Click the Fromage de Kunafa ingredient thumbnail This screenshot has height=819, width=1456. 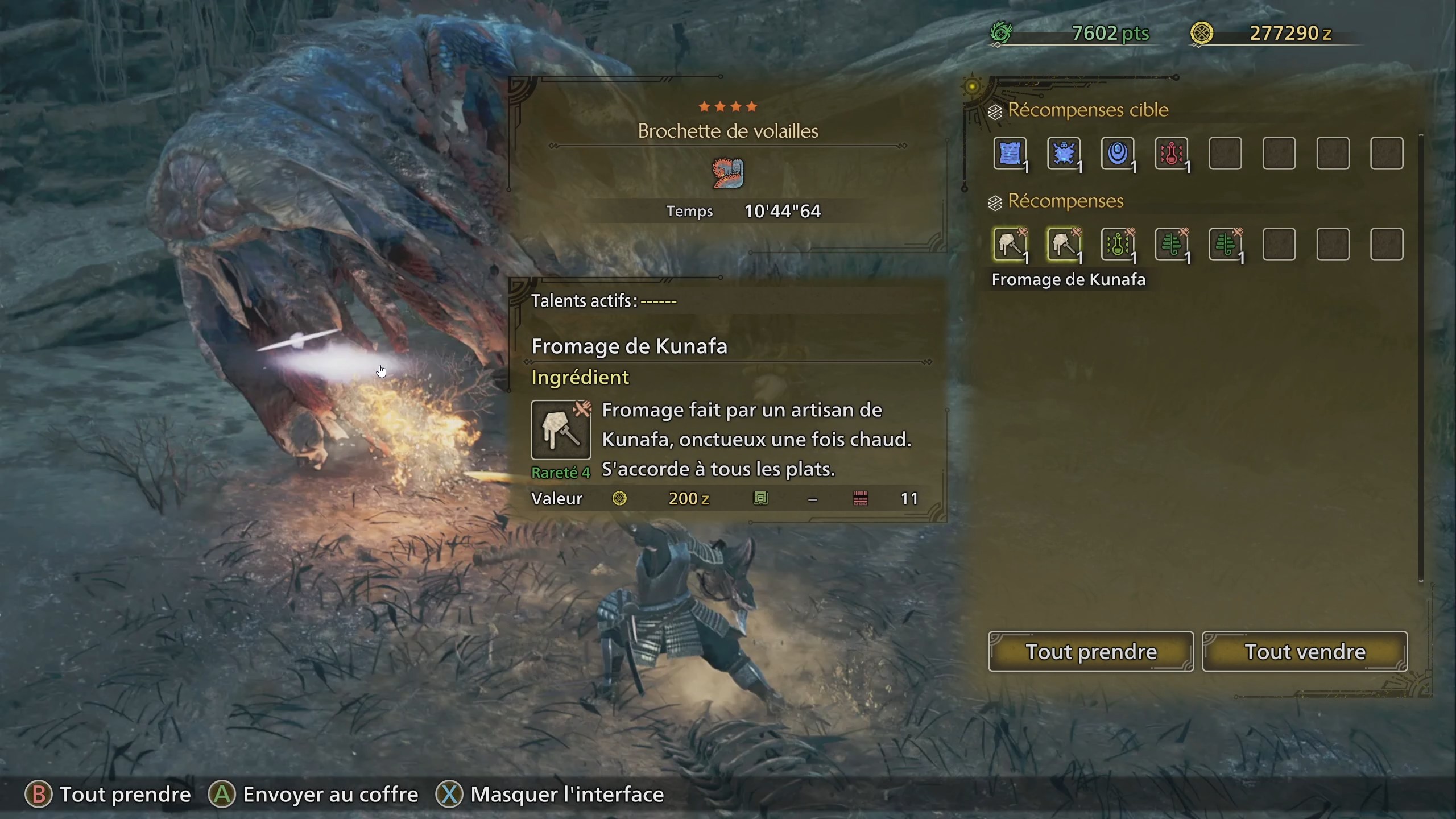[x=561, y=431]
